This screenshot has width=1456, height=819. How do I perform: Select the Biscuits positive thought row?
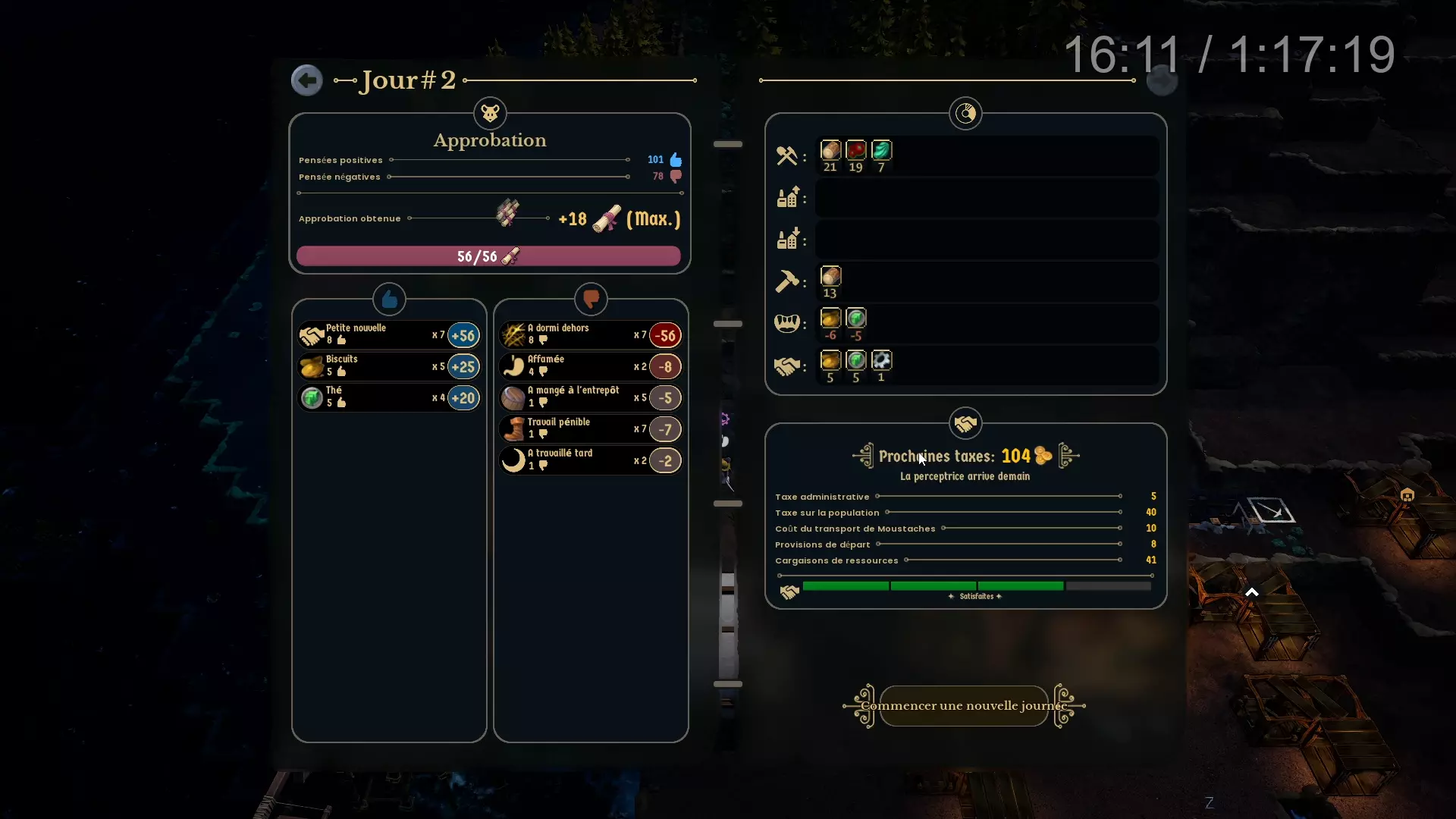[x=388, y=366]
